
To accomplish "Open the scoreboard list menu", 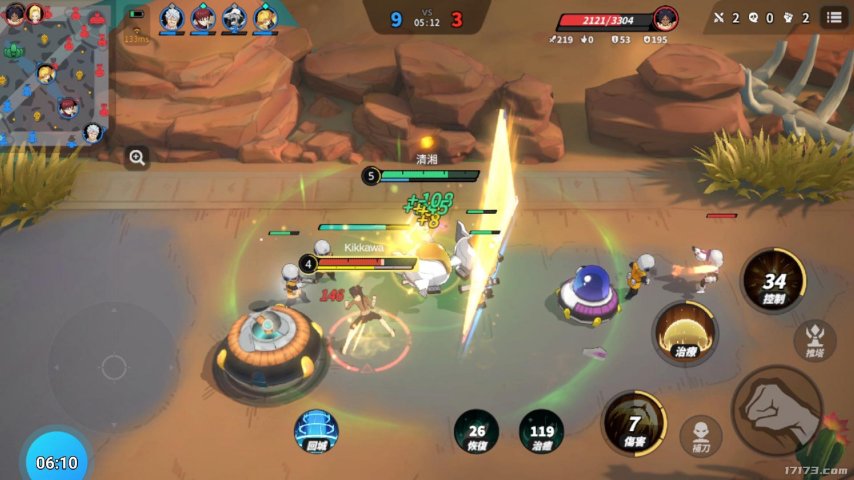I will tap(833, 17).
